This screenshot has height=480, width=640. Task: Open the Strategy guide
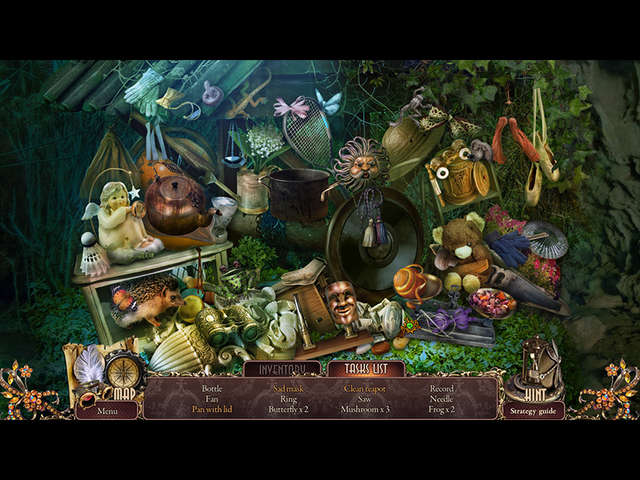(x=533, y=410)
